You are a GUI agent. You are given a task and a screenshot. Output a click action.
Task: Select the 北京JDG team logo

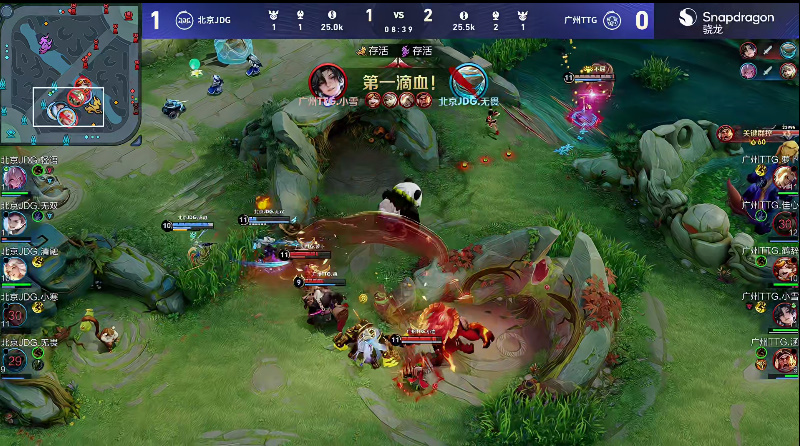coord(185,20)
